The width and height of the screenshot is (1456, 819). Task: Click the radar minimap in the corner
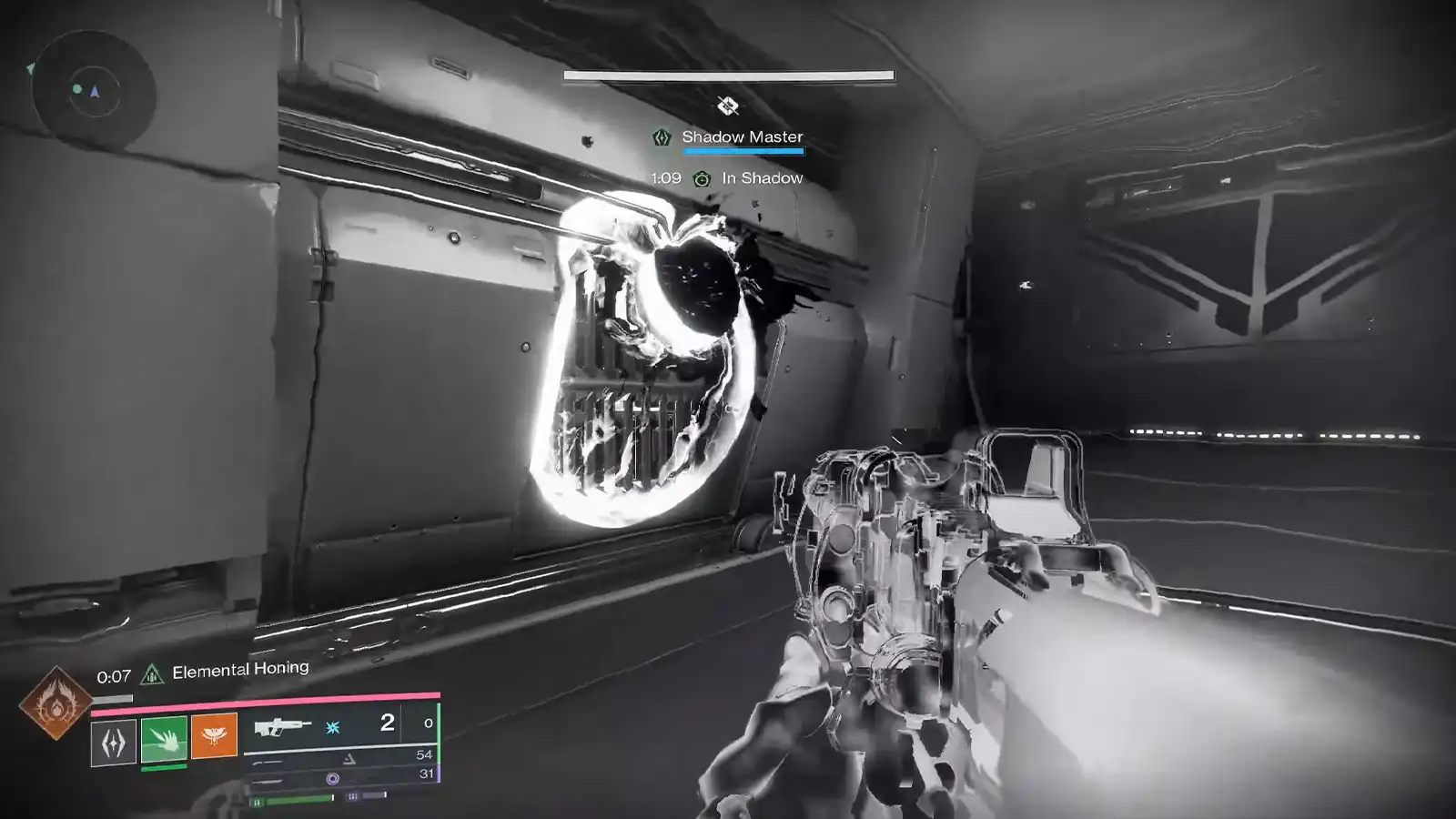click(91, 87)
